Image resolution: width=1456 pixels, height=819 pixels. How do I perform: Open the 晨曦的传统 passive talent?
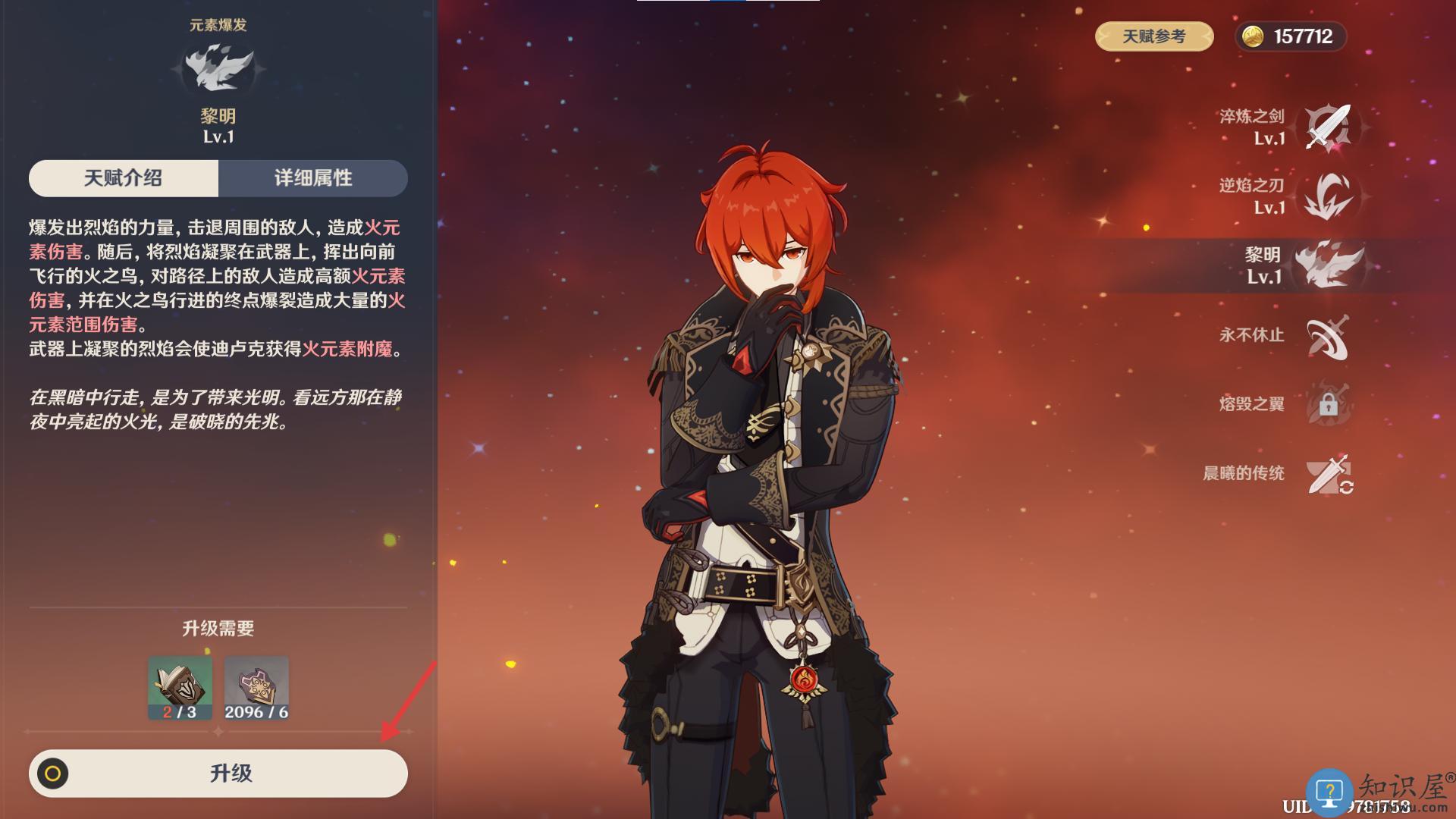(x=1328, y=474)
